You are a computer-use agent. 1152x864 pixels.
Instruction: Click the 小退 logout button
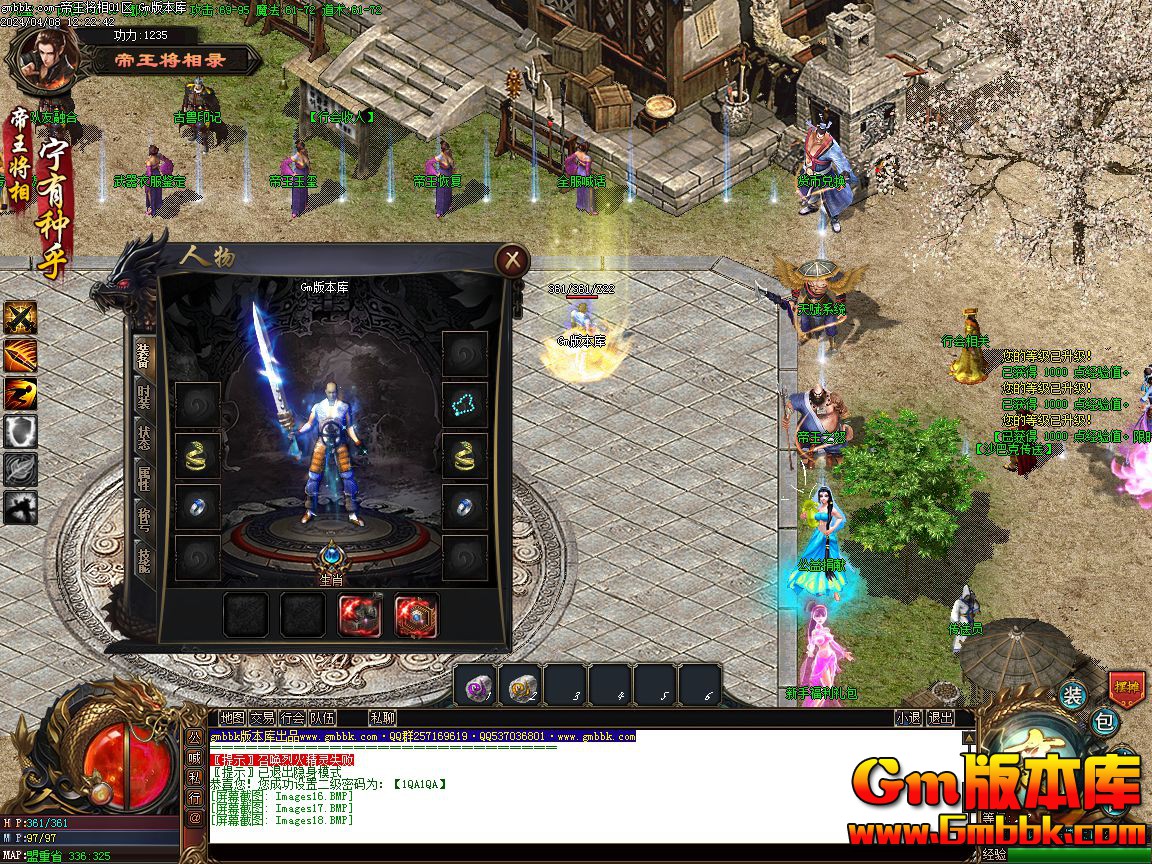(x=908, y=717)
